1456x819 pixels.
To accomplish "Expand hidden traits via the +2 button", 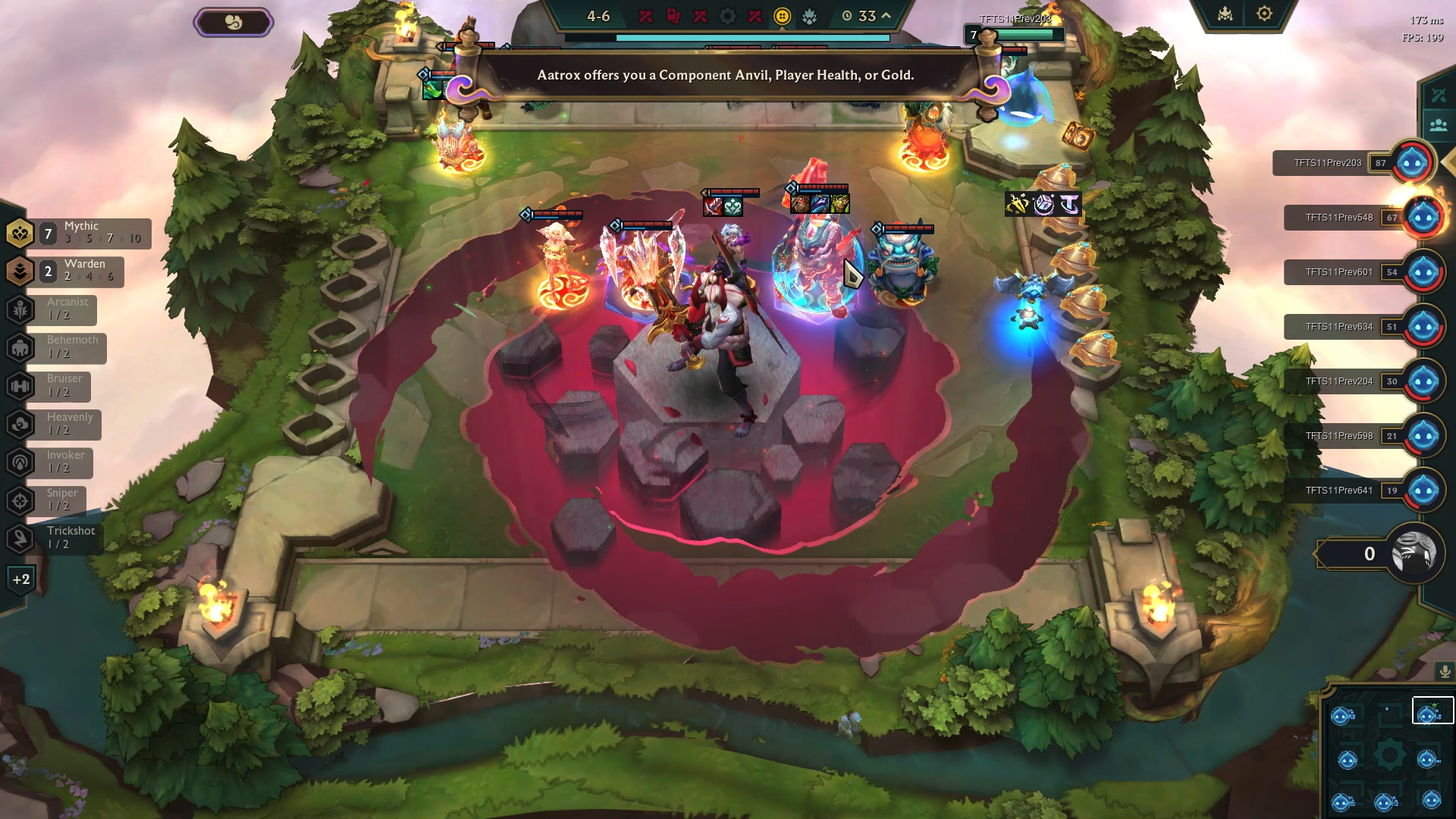I will click(x=20, y=578).
